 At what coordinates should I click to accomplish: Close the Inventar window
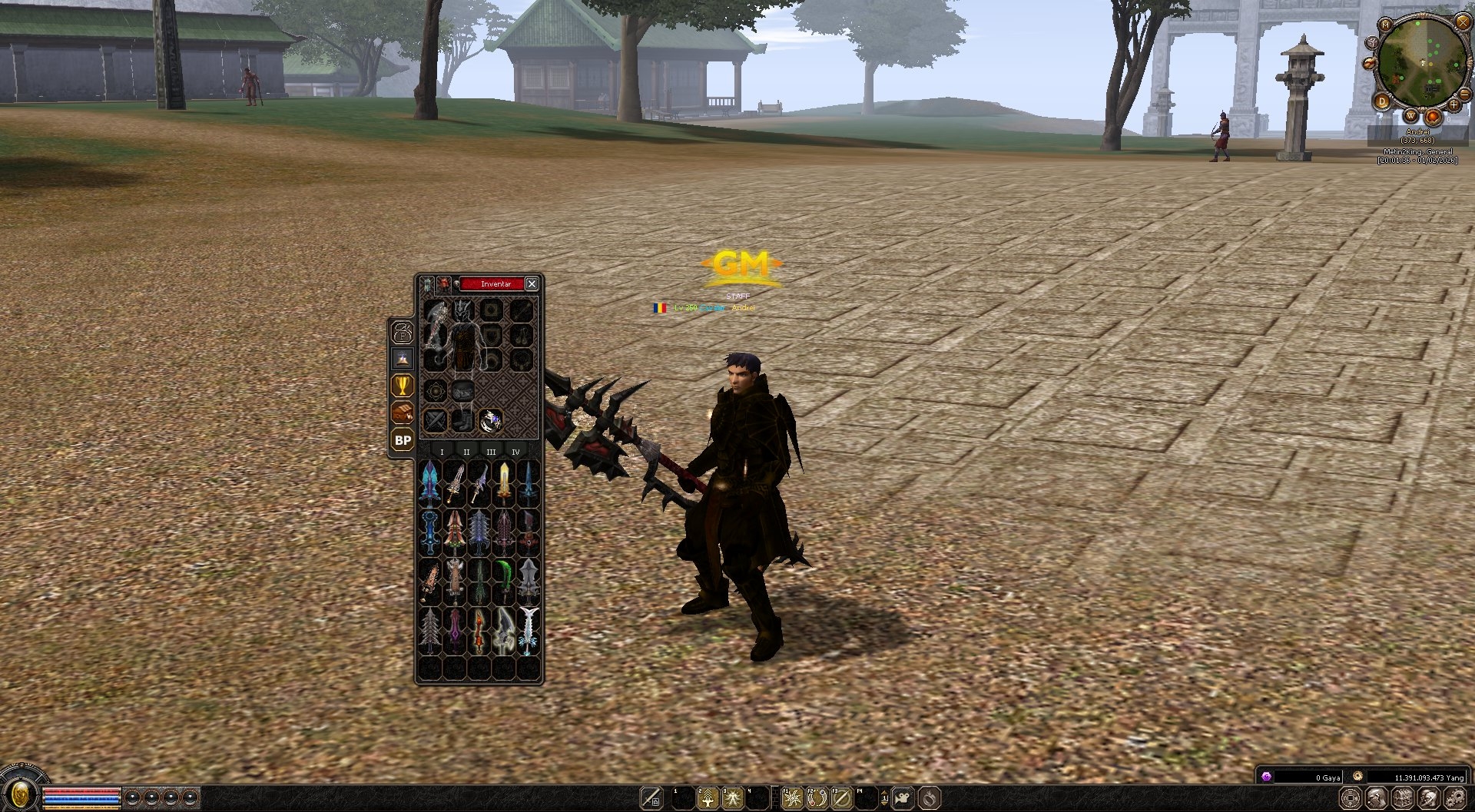tap(532, 283)
